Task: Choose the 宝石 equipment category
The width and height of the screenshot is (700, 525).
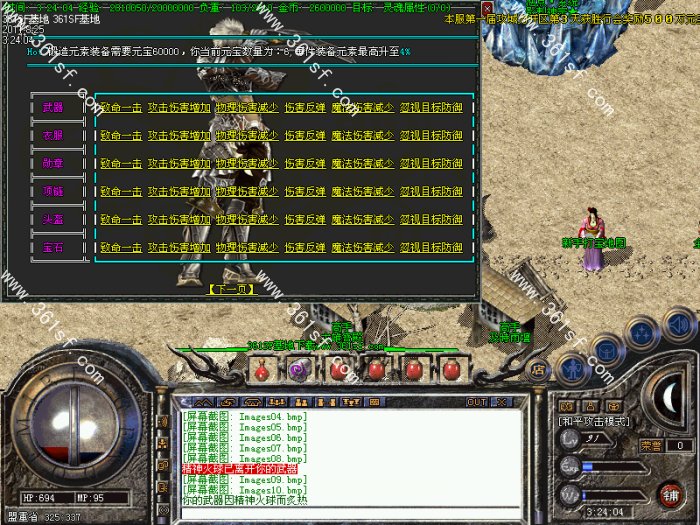Action: point(53,247)
